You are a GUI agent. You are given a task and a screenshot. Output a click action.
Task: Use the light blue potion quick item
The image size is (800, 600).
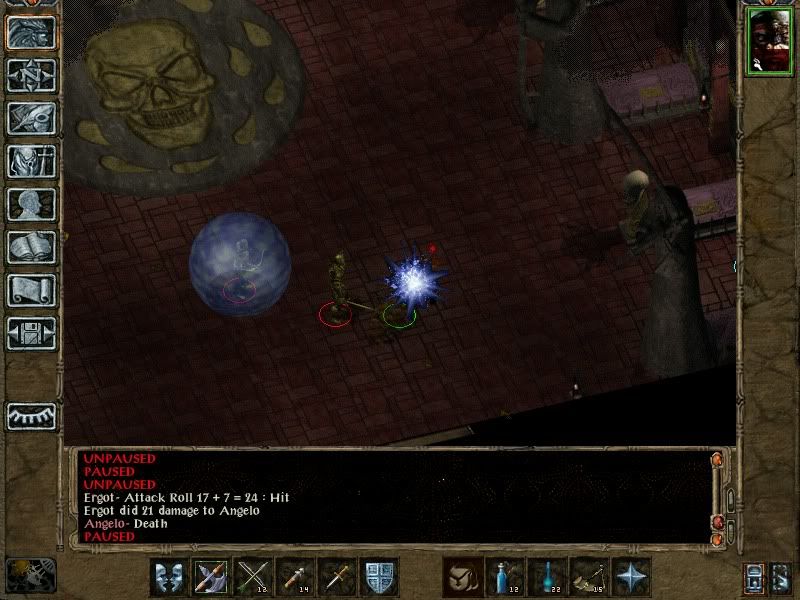coord(547,577)
